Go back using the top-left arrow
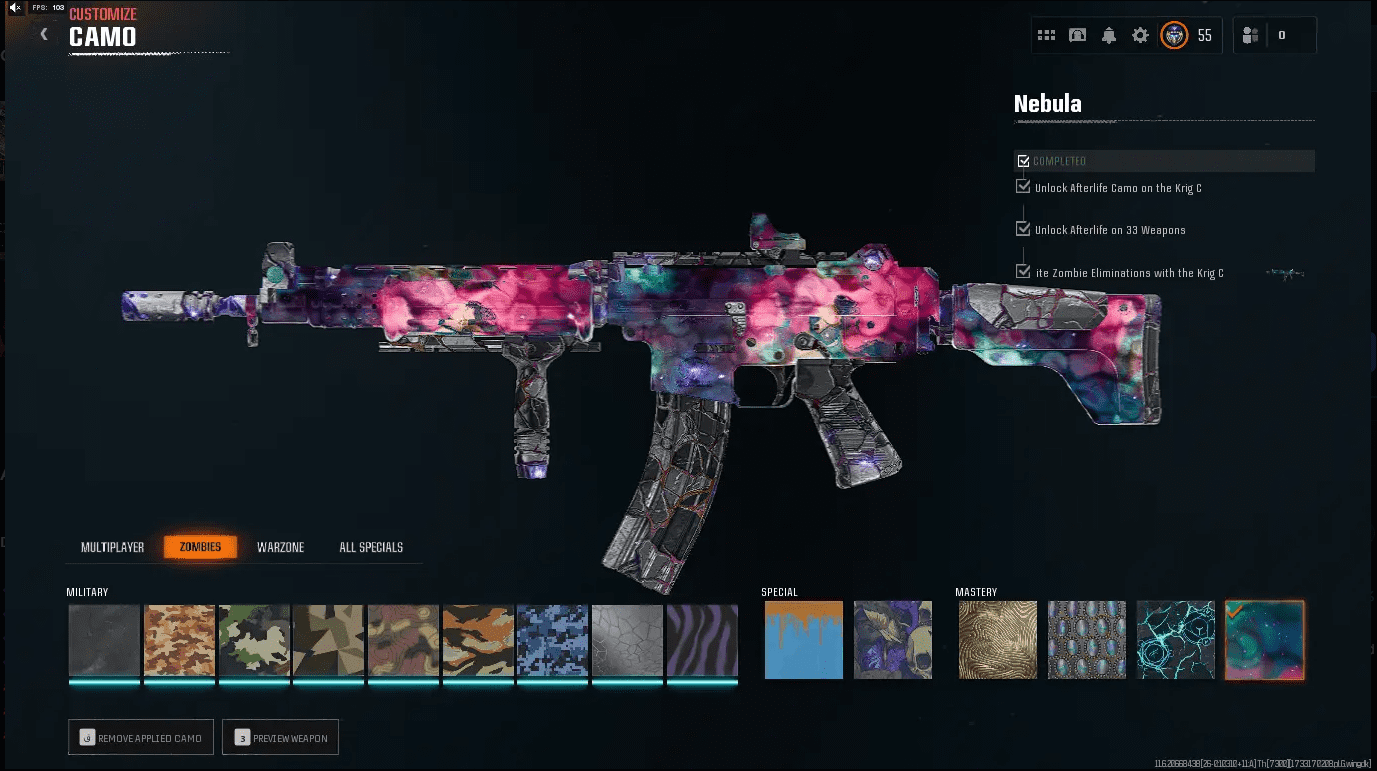This screenshot has height=771, width=1377. tap(44, 34)
